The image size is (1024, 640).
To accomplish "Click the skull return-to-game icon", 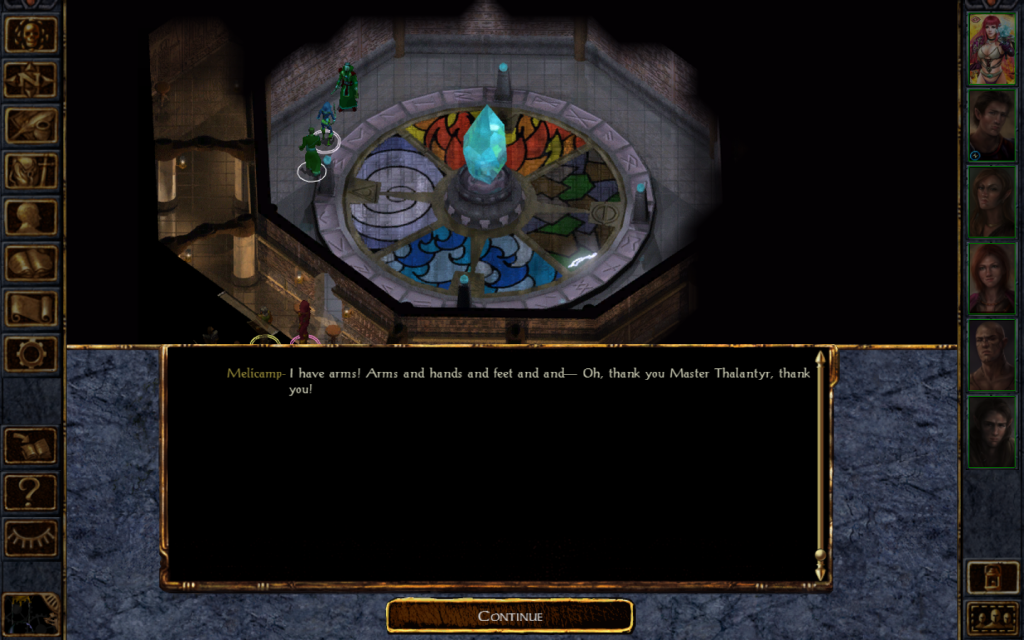I will (x=31, y=34).
